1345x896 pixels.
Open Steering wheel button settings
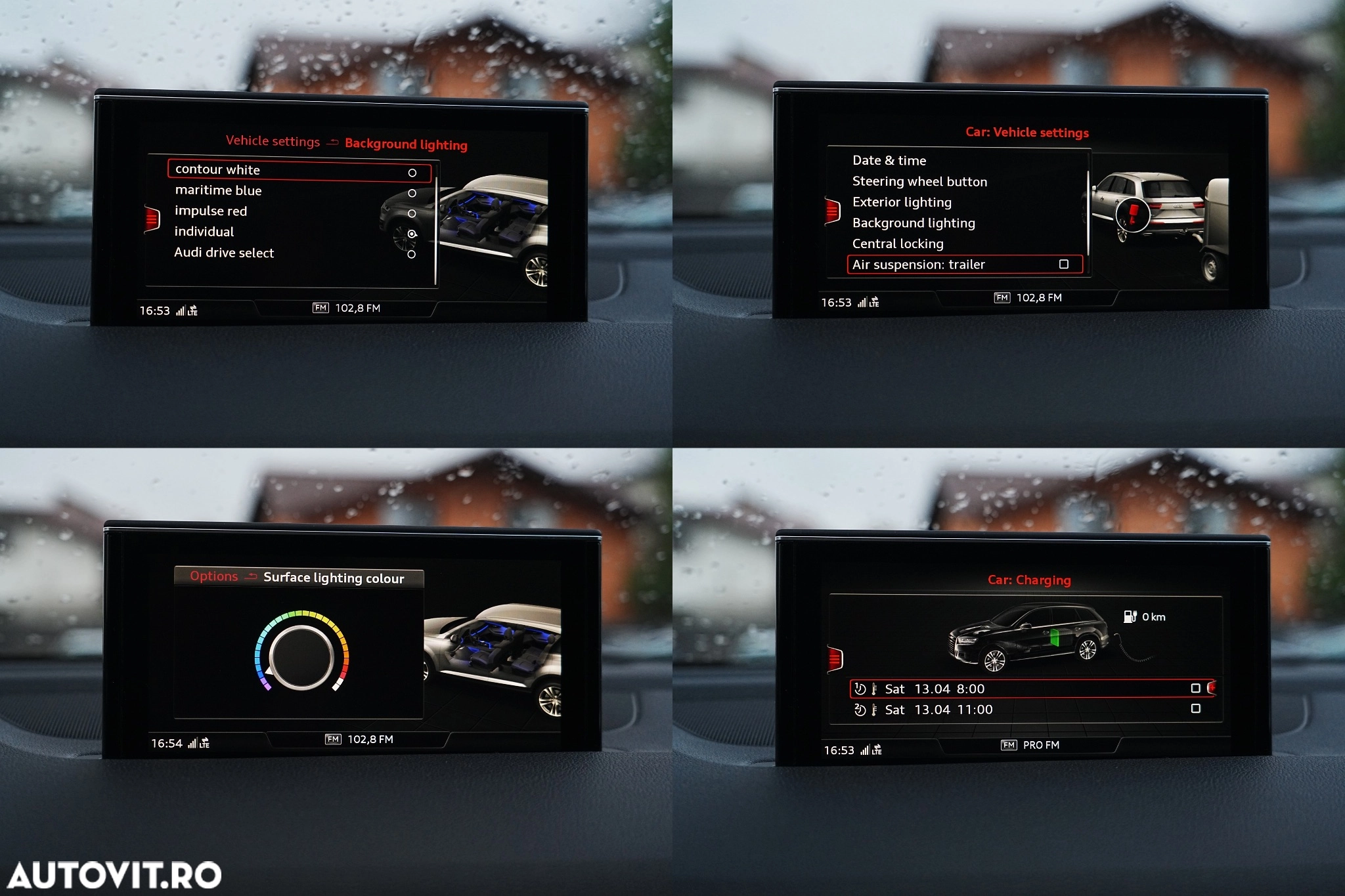pos(919,181)
